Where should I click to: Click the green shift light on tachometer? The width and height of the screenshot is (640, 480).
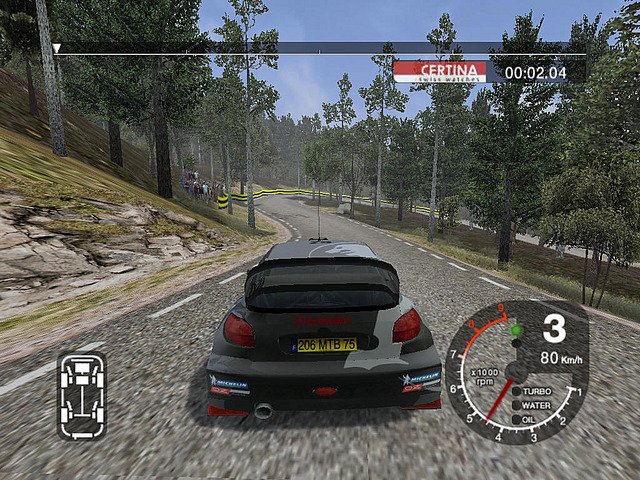[x=516, y=330]
